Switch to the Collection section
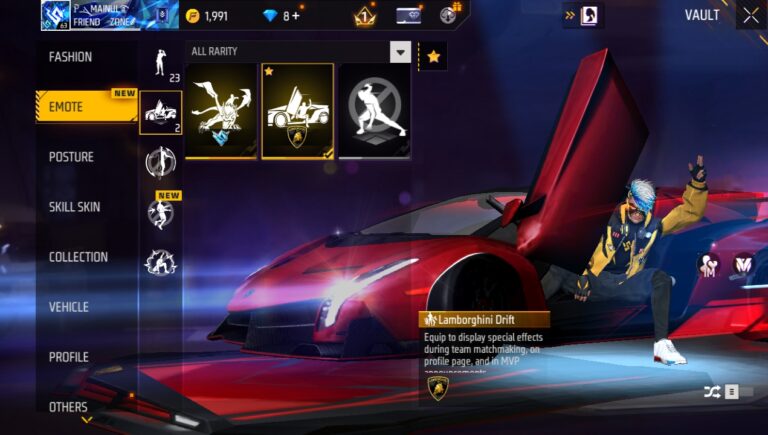This screenshot has height=435, width=768. [78, 257]
